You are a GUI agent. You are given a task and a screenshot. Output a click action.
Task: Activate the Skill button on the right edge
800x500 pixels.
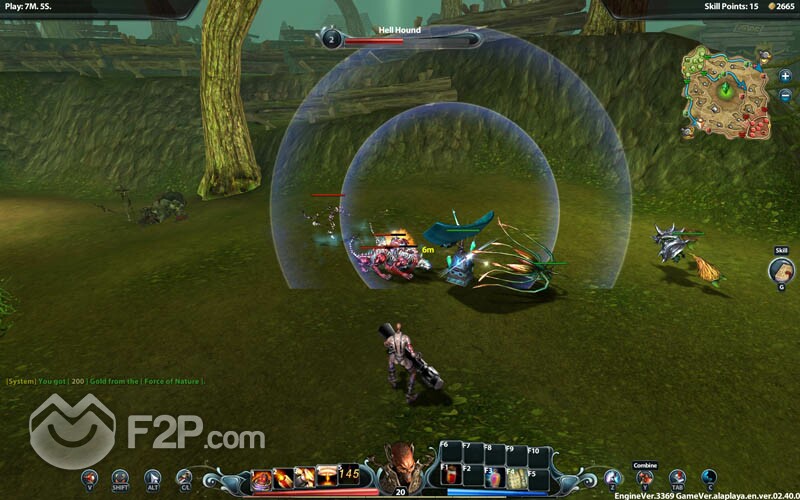pyautogui.click(x=781, y=270)
